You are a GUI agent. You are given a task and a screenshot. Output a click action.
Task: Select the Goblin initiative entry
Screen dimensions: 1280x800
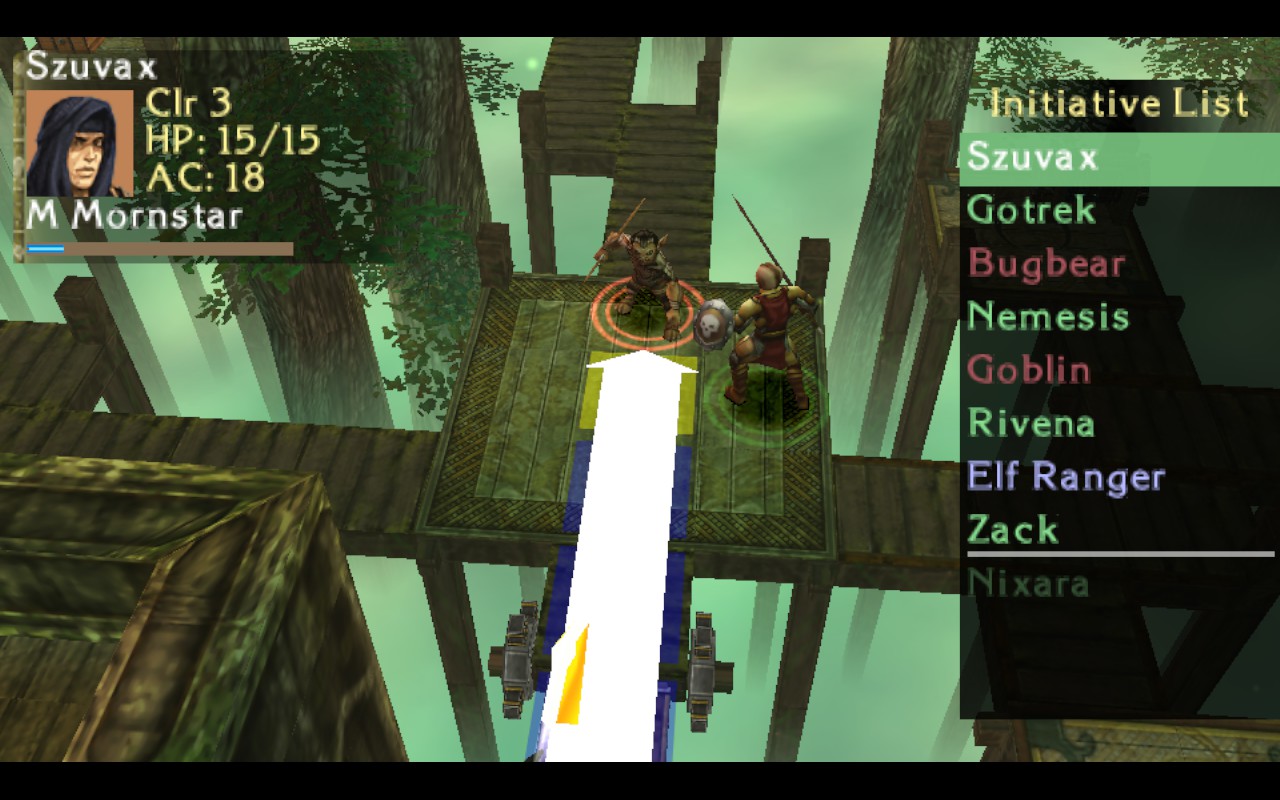[1028, 370]
